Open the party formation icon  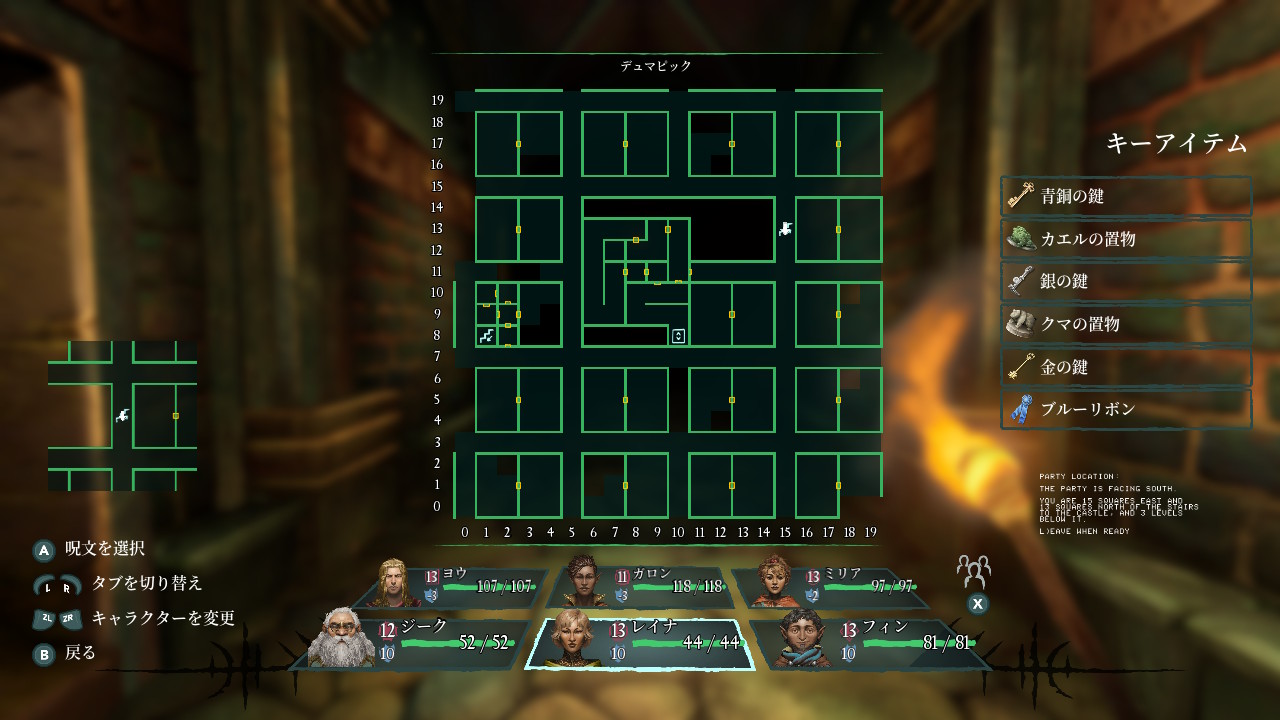pos(973,571)
